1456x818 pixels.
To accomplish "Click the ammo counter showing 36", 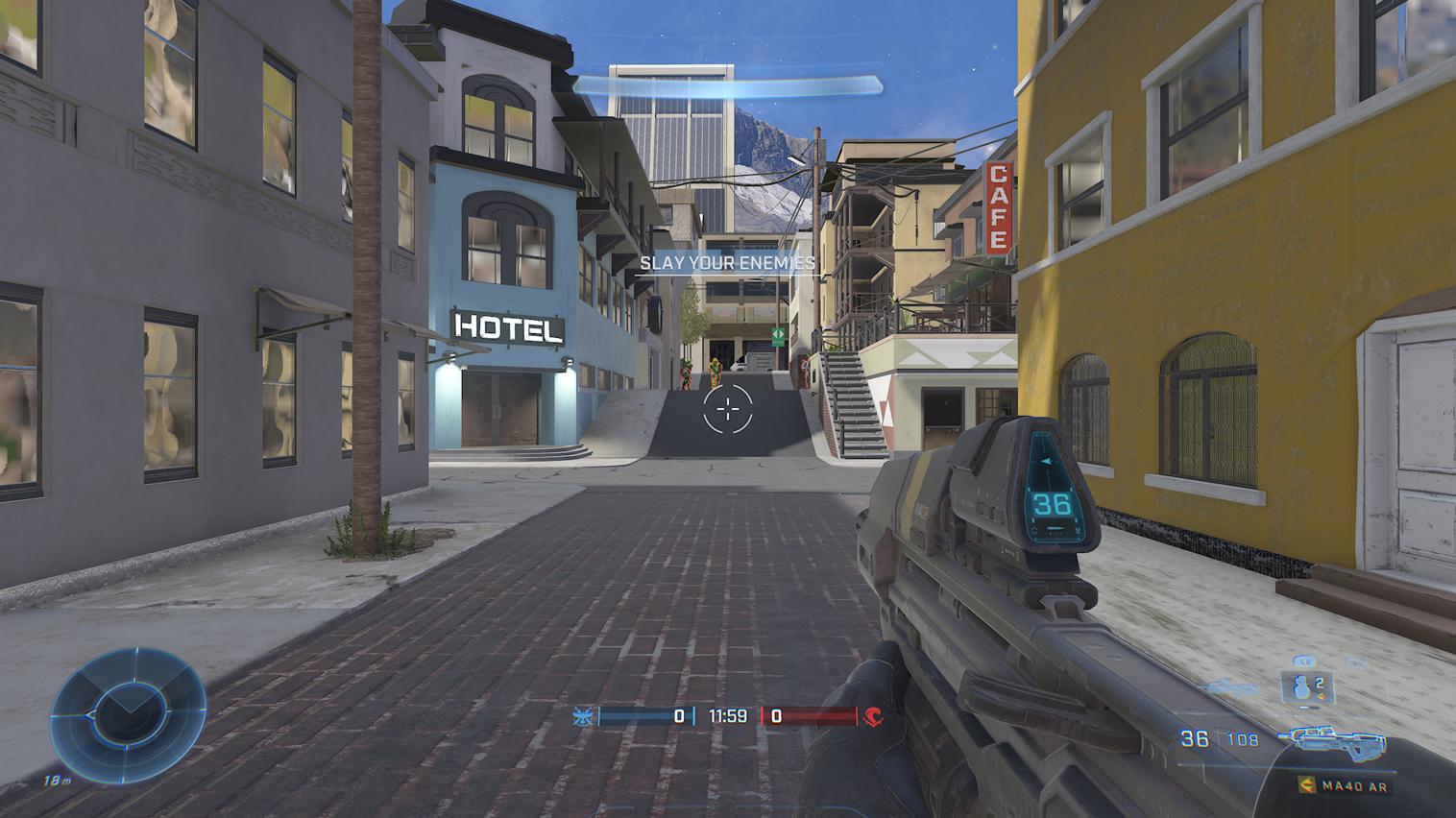I will pyautogui.click(x=1193, y=737).
